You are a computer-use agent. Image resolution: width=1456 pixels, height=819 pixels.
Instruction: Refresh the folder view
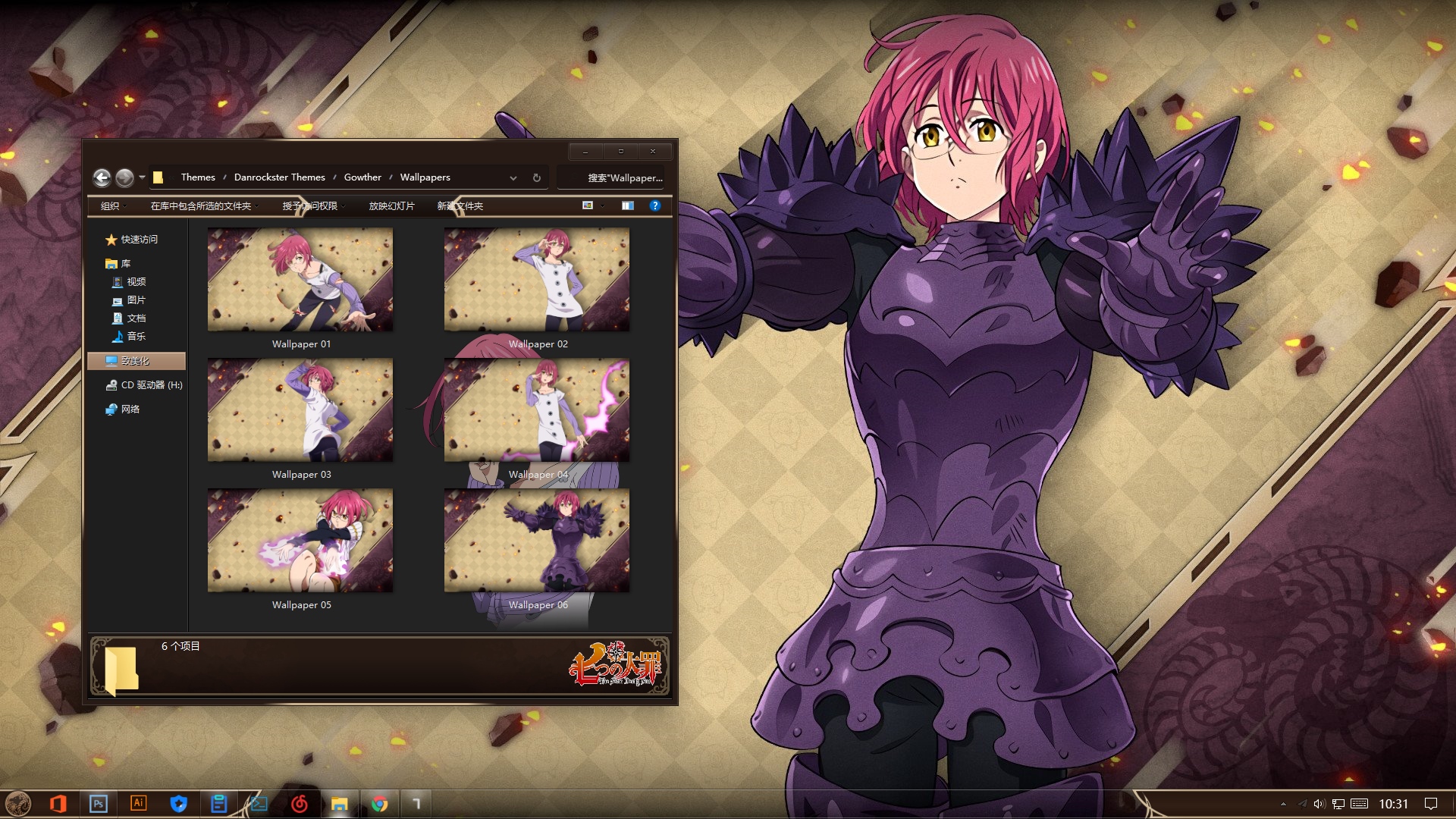coord(537,177)
